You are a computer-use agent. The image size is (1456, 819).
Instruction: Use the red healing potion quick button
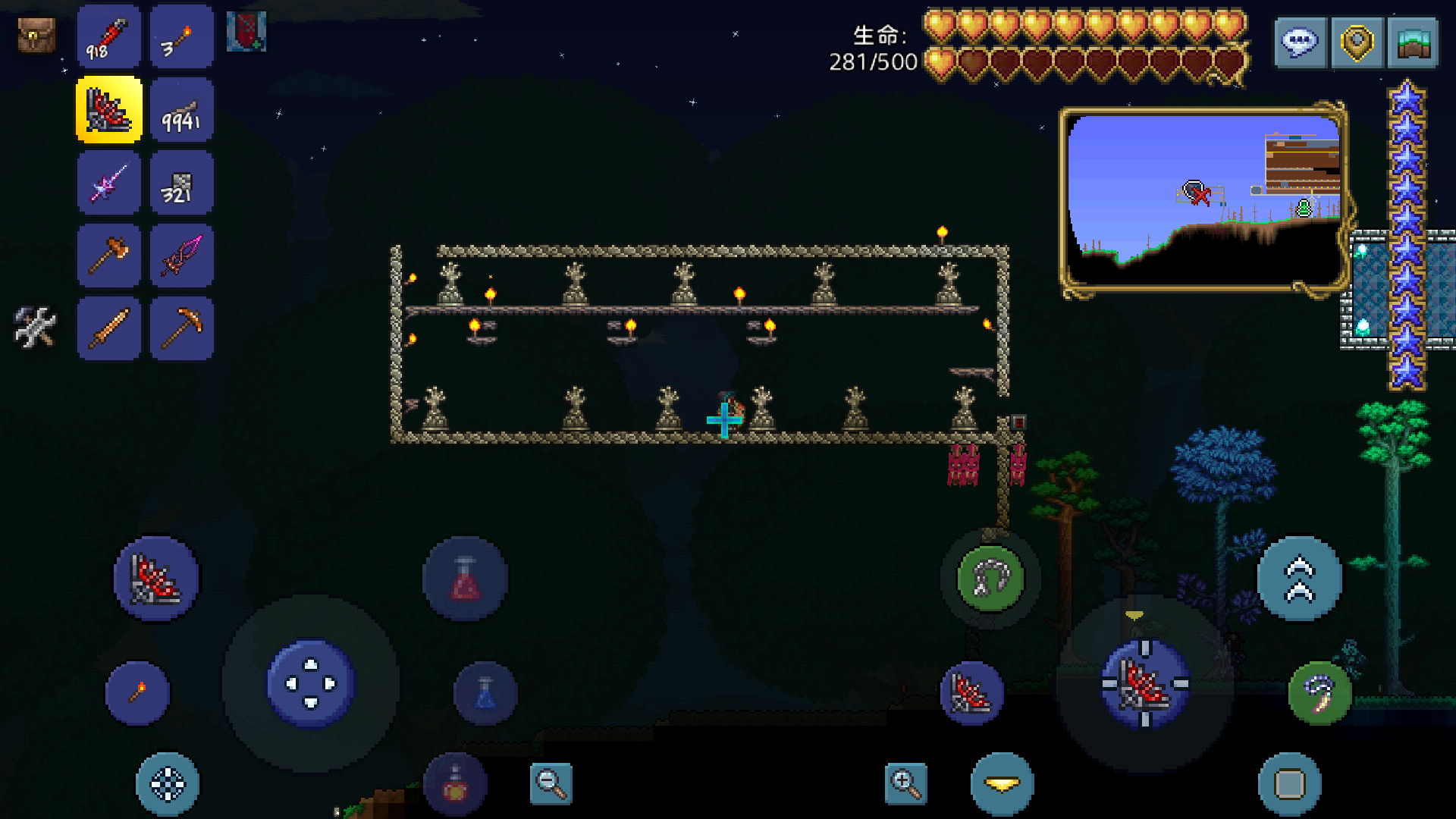pos(465,579)
